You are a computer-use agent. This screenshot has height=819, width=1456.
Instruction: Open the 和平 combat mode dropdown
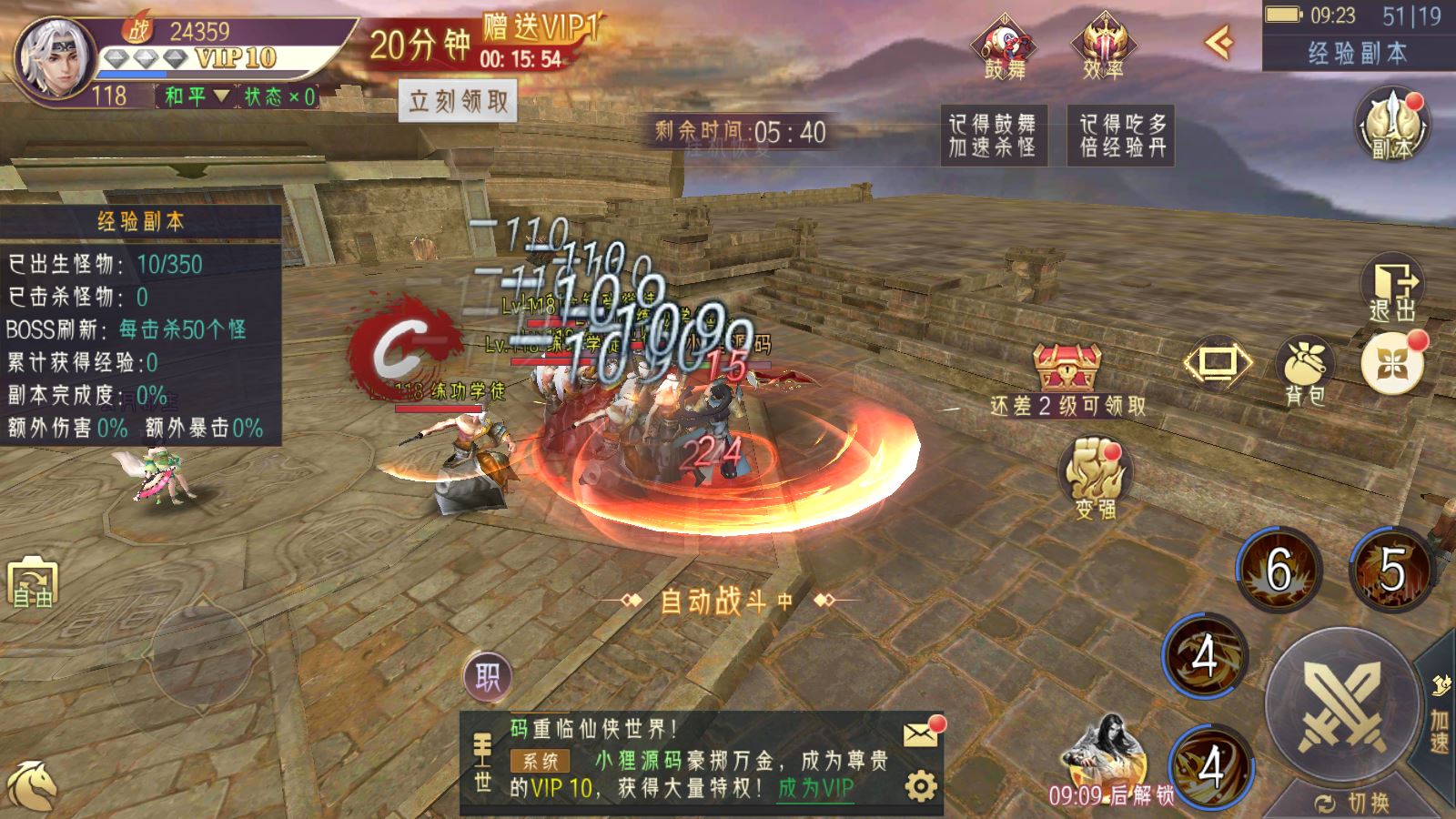(x=197, y=96)
